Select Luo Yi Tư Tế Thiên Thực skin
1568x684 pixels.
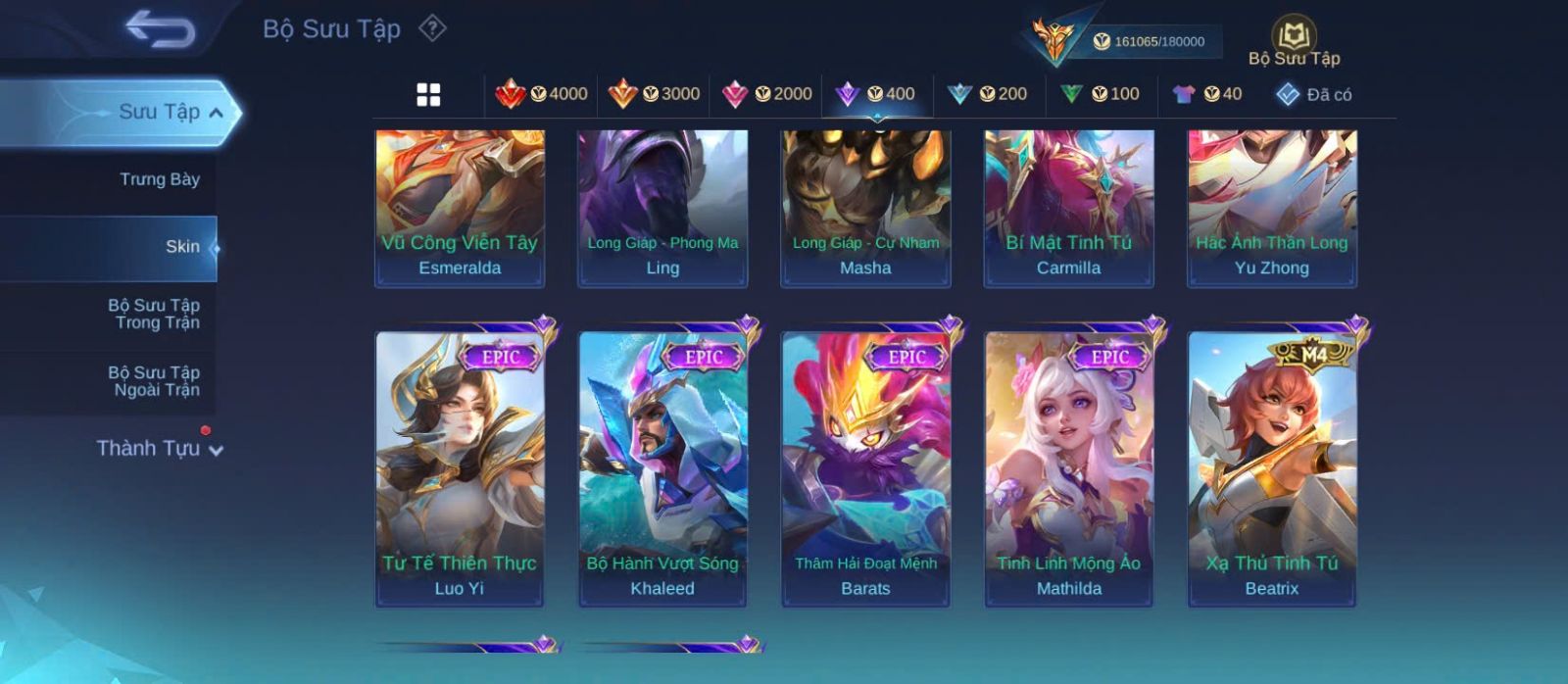point(460,466)
